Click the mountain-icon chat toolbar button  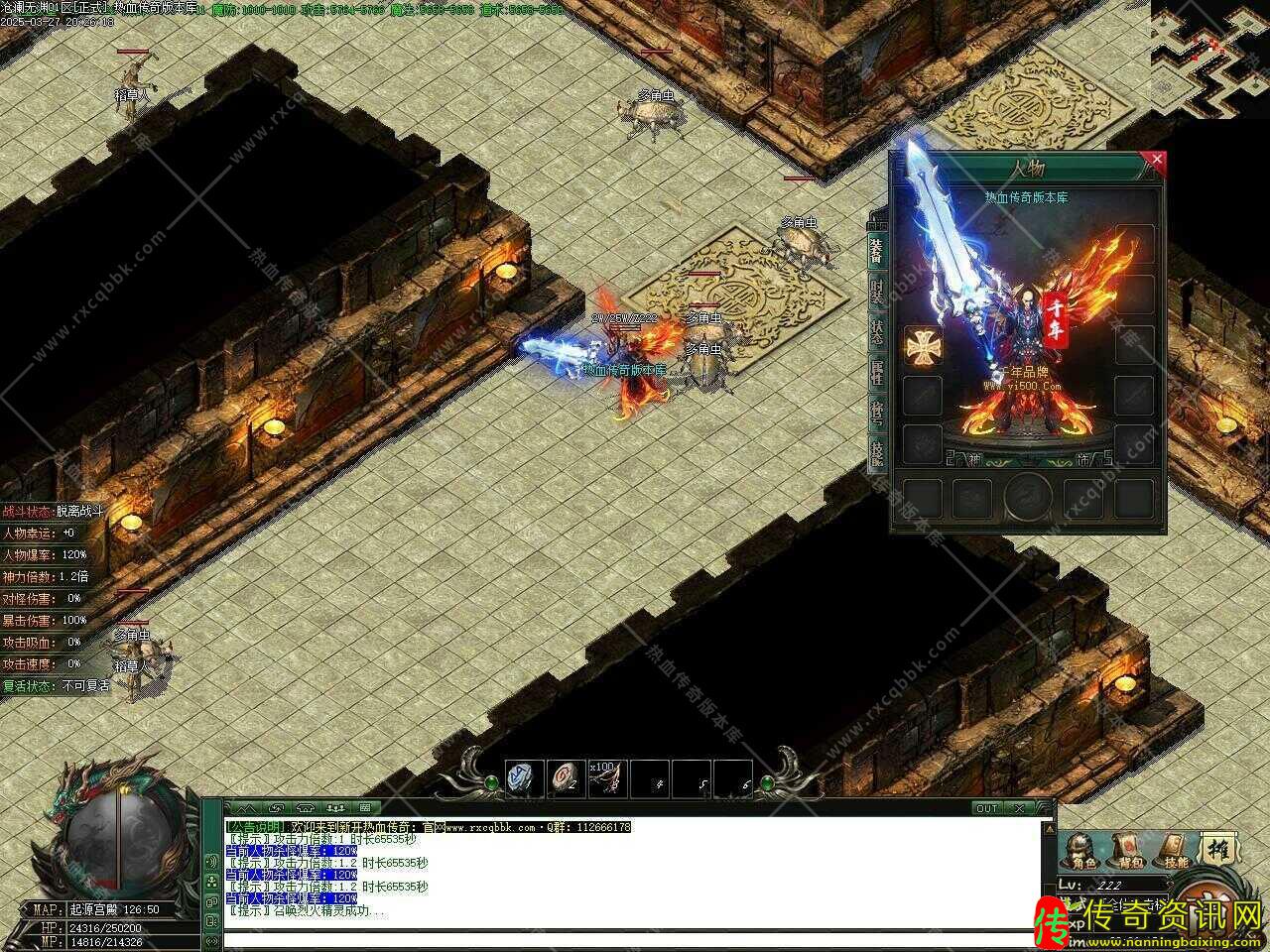tap(241, 808)
